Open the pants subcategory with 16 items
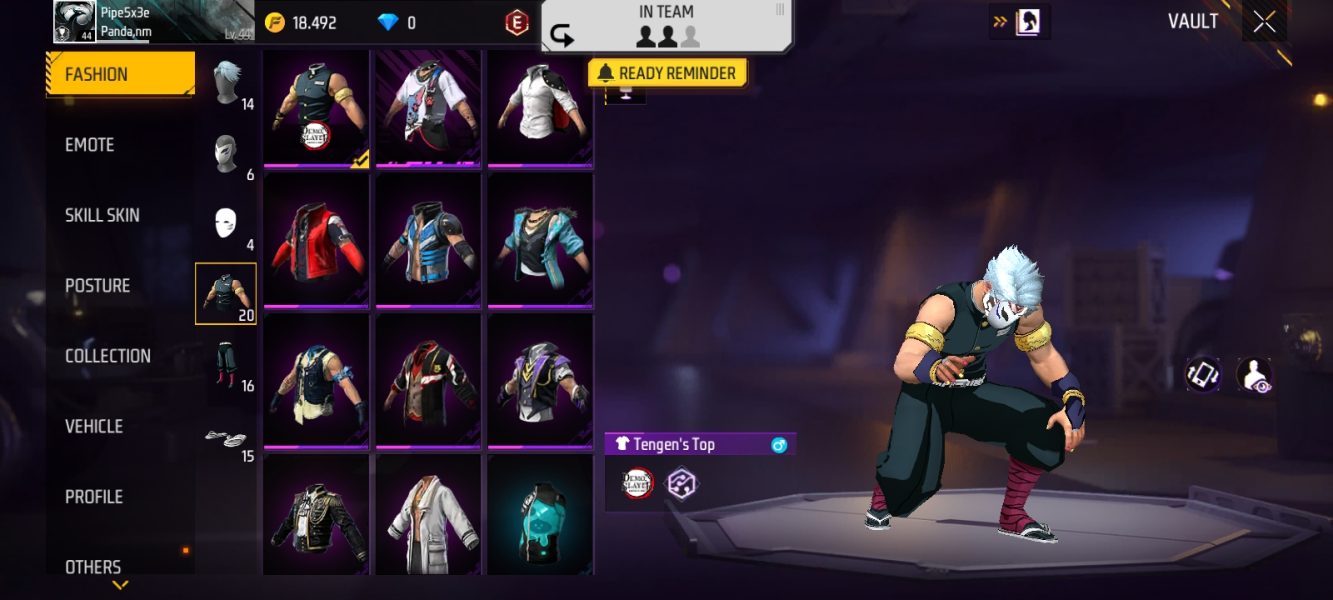The height and width of the screenshot is (600, 1333). [x=226, y=365]
